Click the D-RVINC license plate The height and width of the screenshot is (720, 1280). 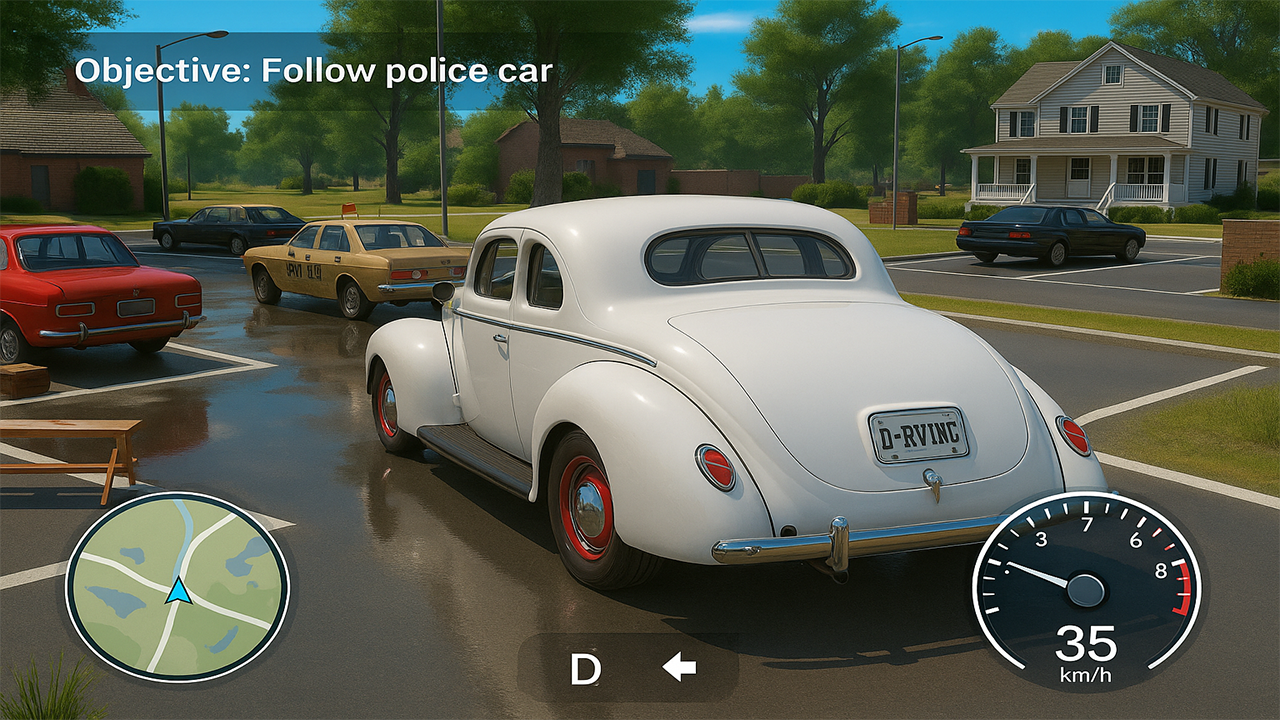[920, 433]
